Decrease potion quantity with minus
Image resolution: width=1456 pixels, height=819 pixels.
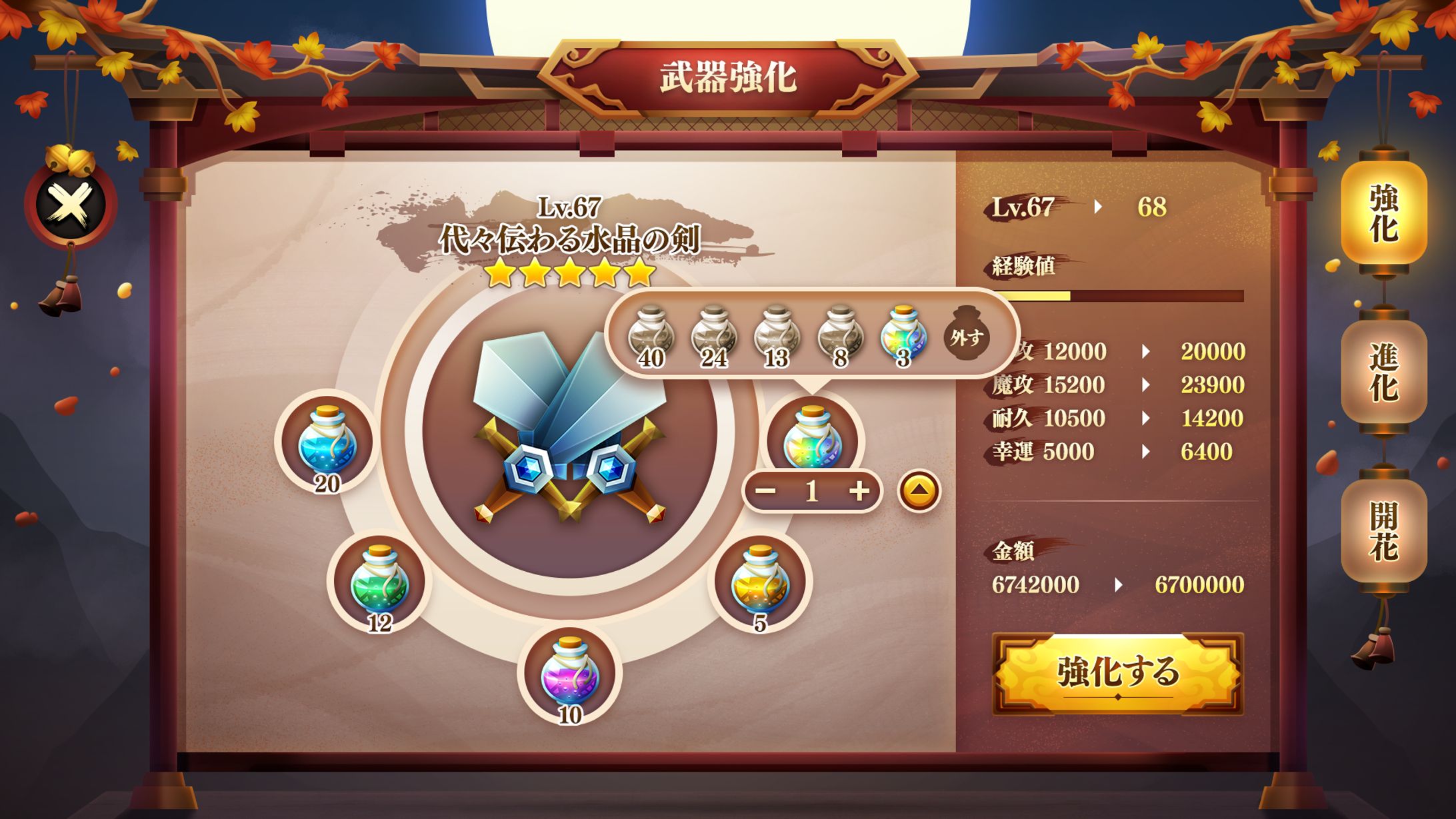pyautogui.click(x=765, y=492)
